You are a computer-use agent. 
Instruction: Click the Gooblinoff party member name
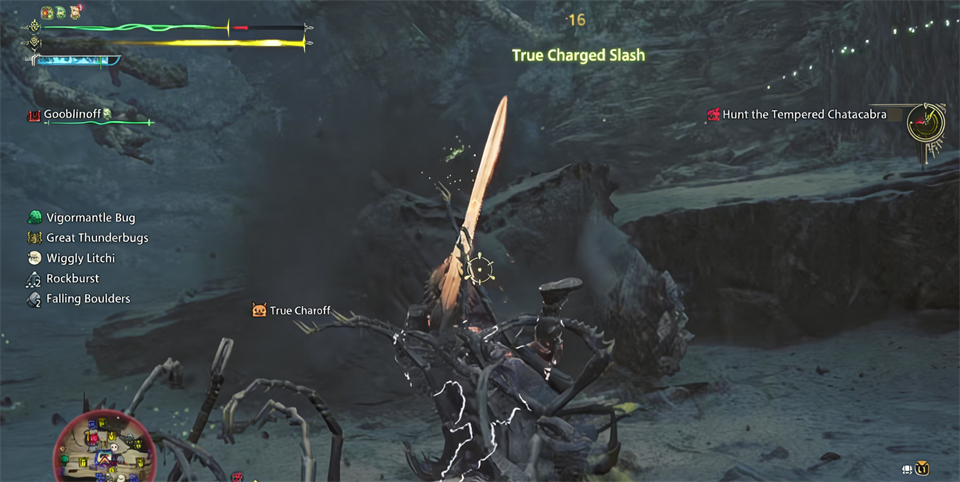pyautogui.click(x=72, y=115)
